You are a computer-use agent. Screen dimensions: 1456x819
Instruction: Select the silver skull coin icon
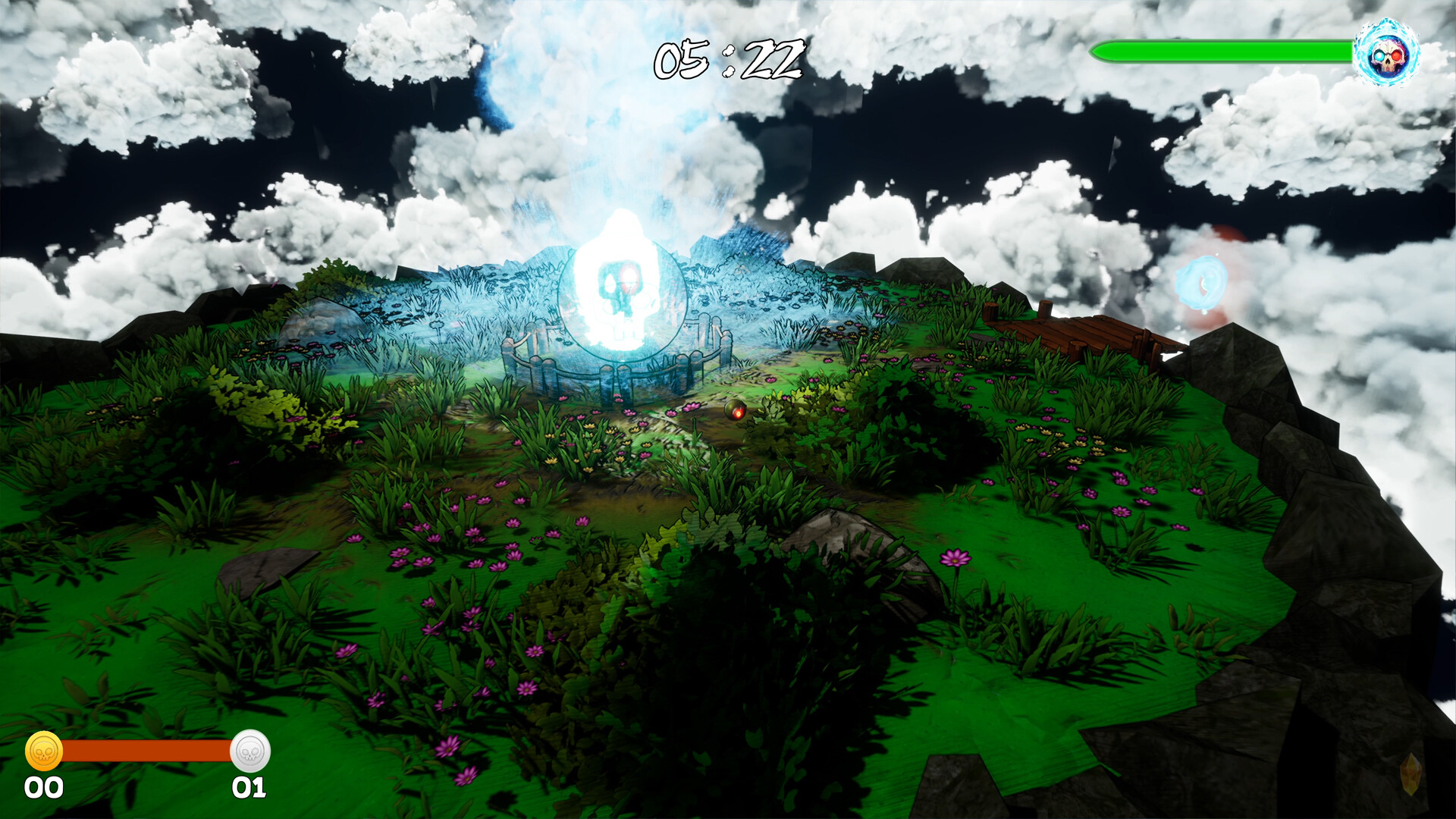point(249,751)
